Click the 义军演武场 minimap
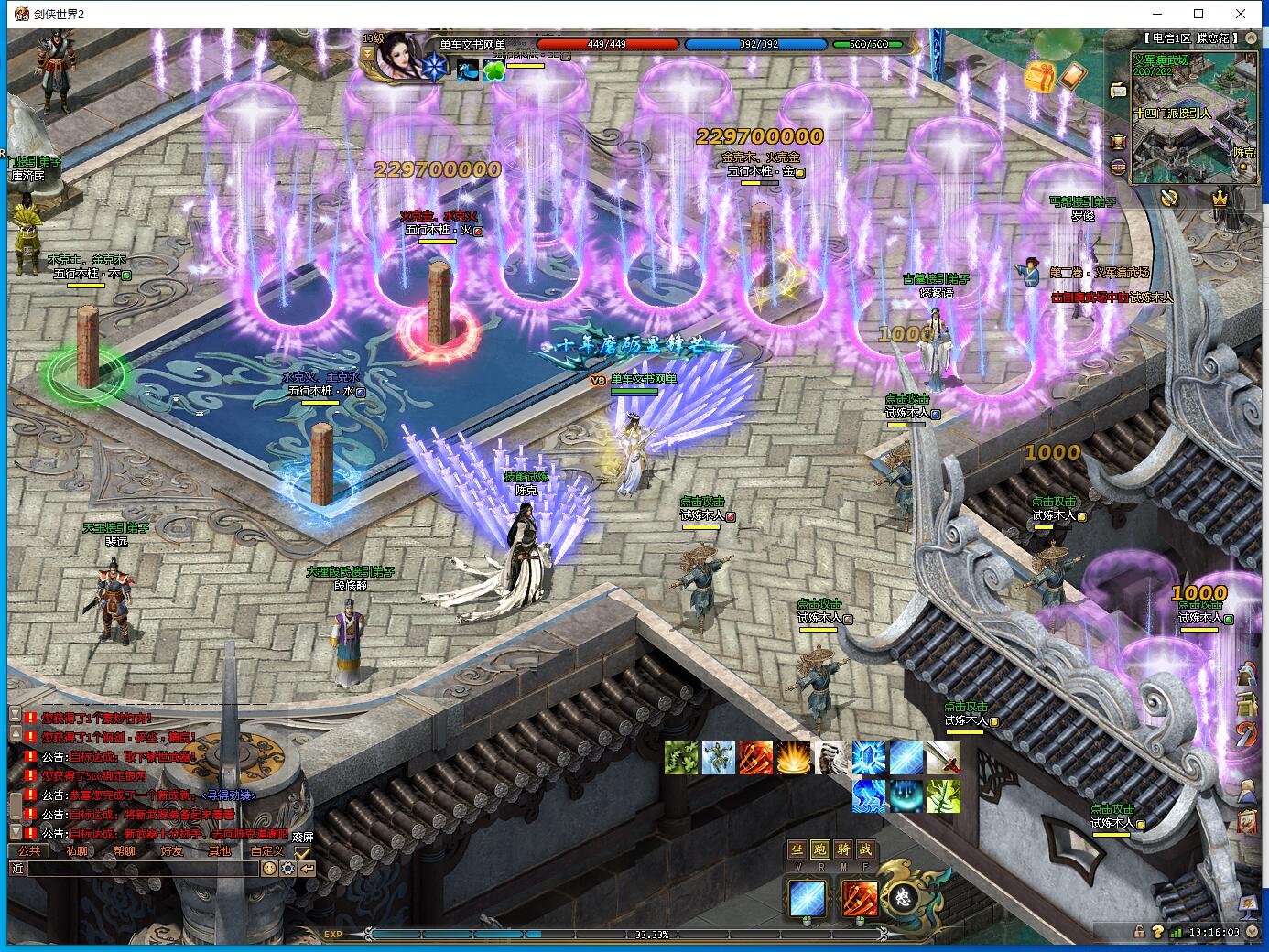The height and width of the screenshot is (952, 1269). (1195, 119)
